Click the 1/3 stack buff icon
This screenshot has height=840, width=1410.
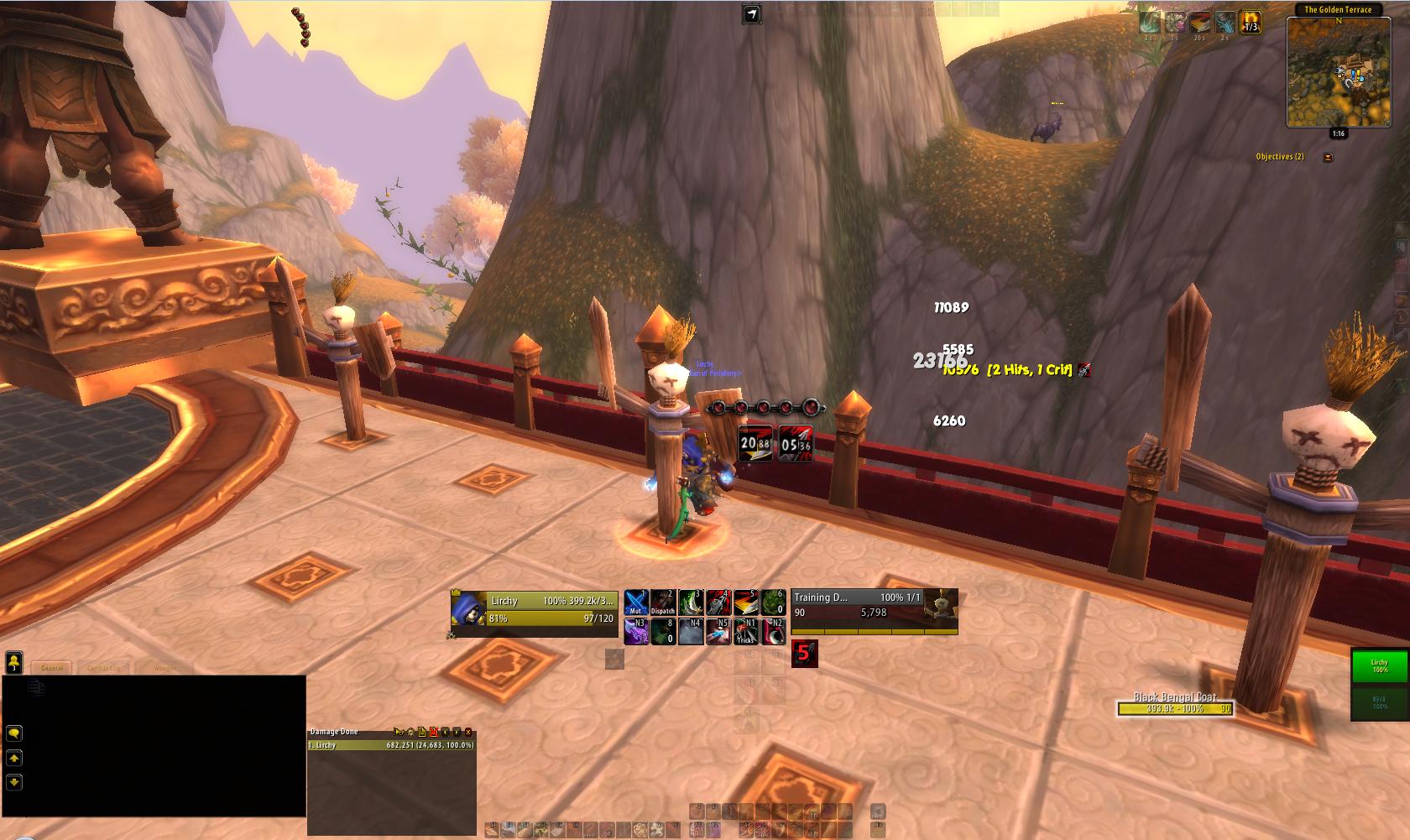(1251, 22)
